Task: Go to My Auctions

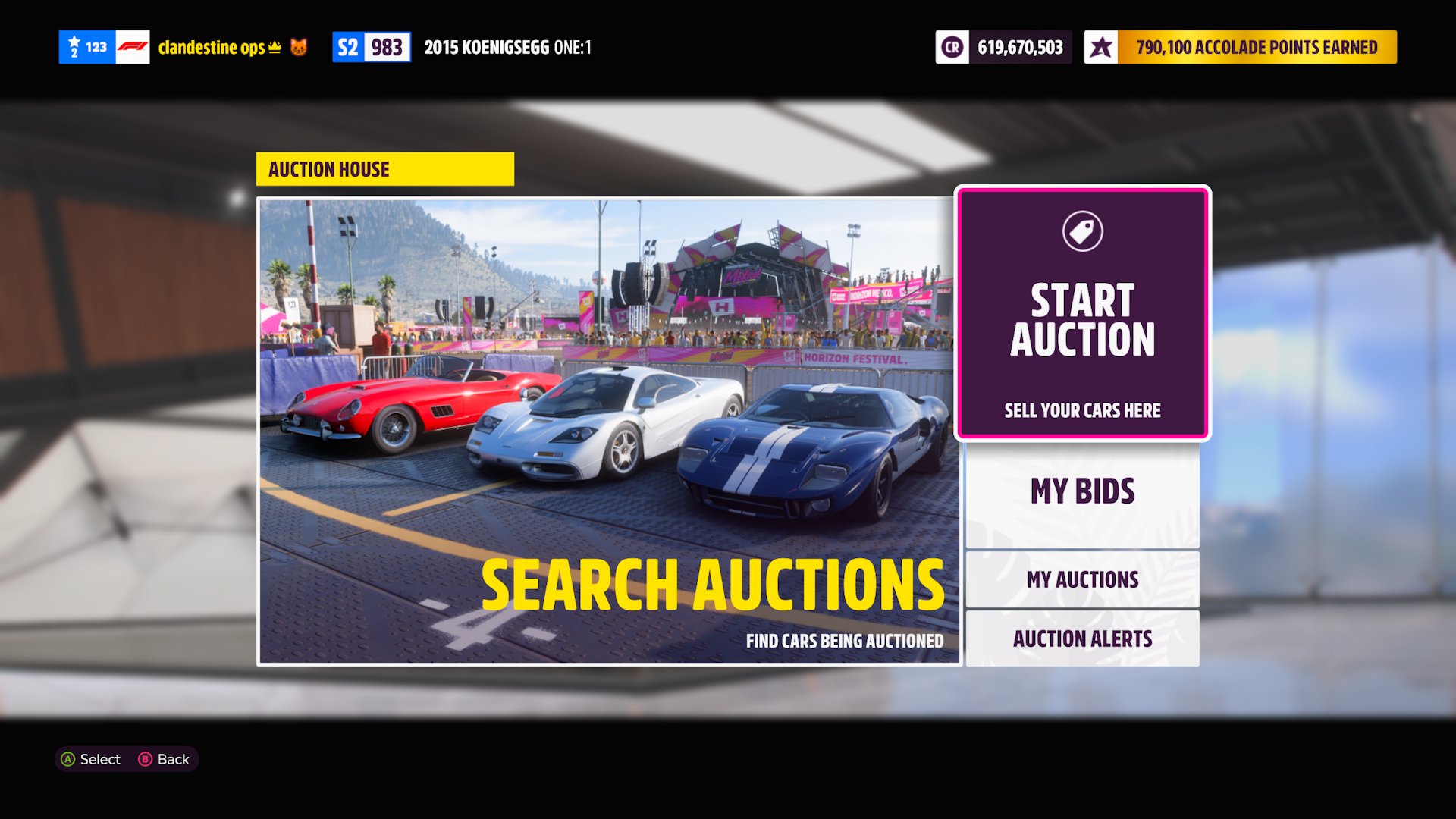Action: (x=1082, y=580)
